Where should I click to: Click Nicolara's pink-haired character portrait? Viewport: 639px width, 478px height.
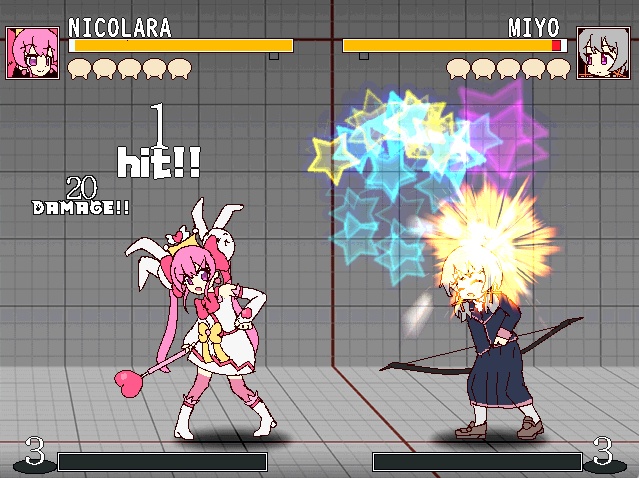(x=32, y=53)
